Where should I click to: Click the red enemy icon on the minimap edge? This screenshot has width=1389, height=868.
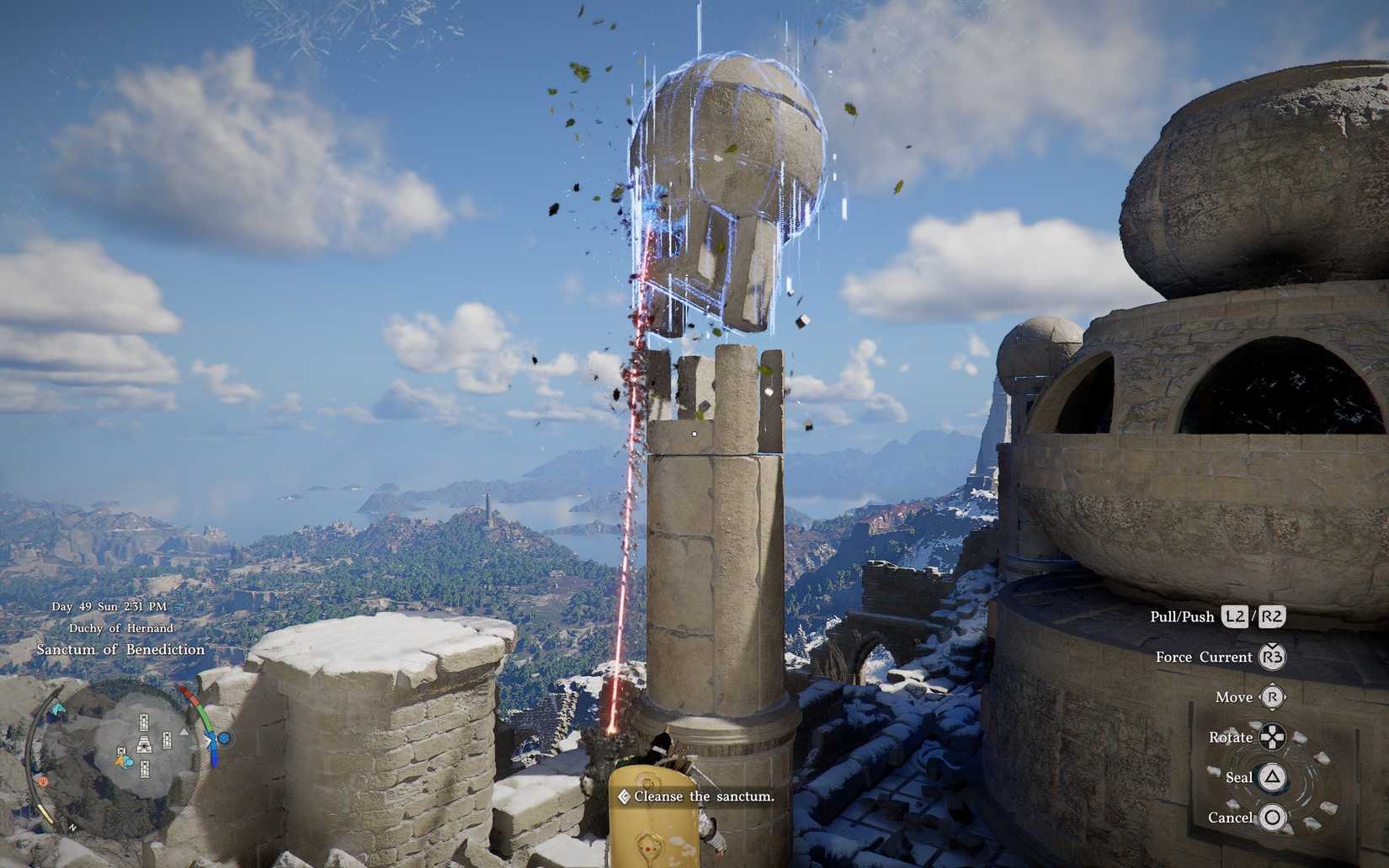click(44, 781)
